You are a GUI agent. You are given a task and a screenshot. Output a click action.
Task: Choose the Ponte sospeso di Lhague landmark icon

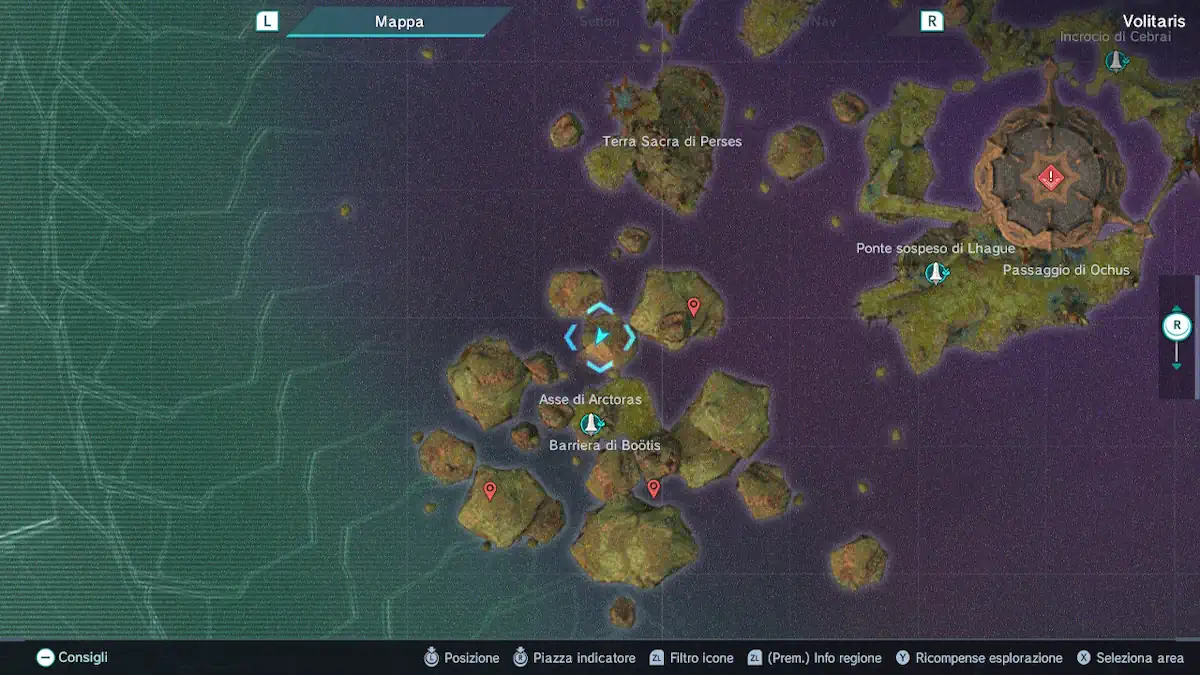pos(935,272)
